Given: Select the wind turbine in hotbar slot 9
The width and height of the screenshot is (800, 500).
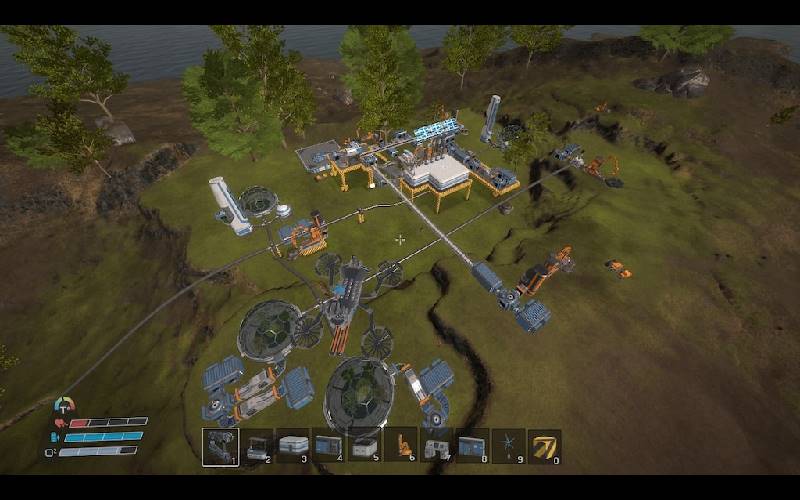Looking at the screenshot, I should tap(508, 446).
